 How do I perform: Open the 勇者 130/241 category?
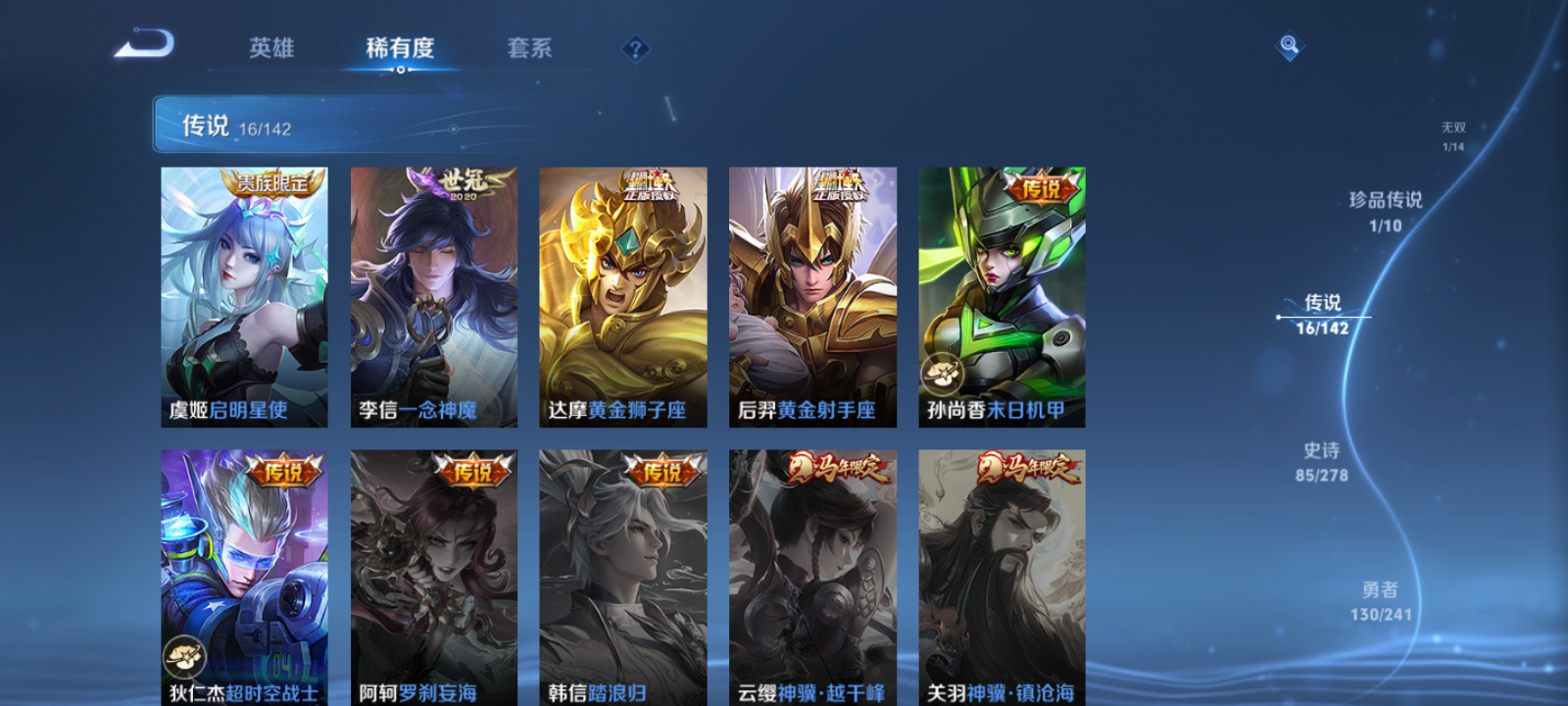1381,600
